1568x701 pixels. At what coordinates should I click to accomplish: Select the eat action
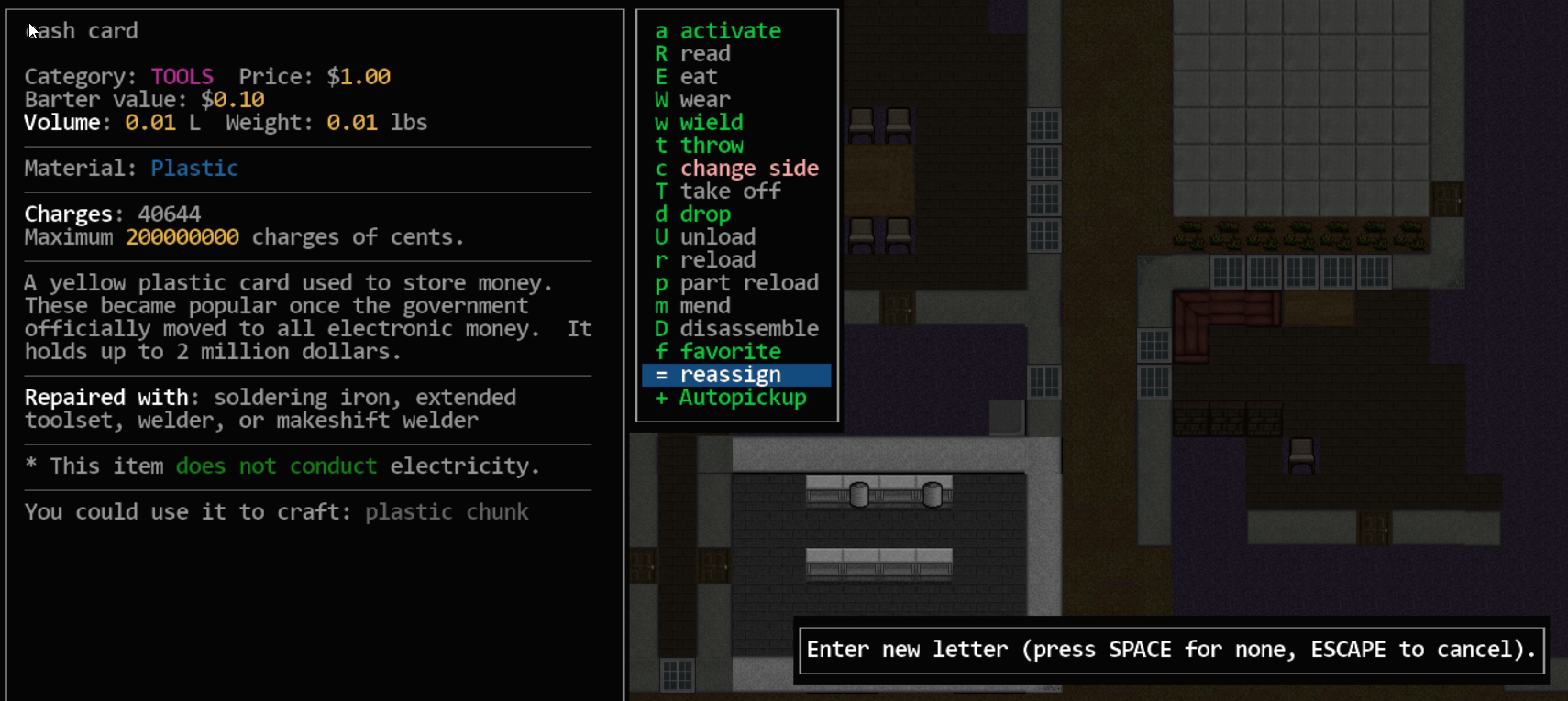click(698, 77)
